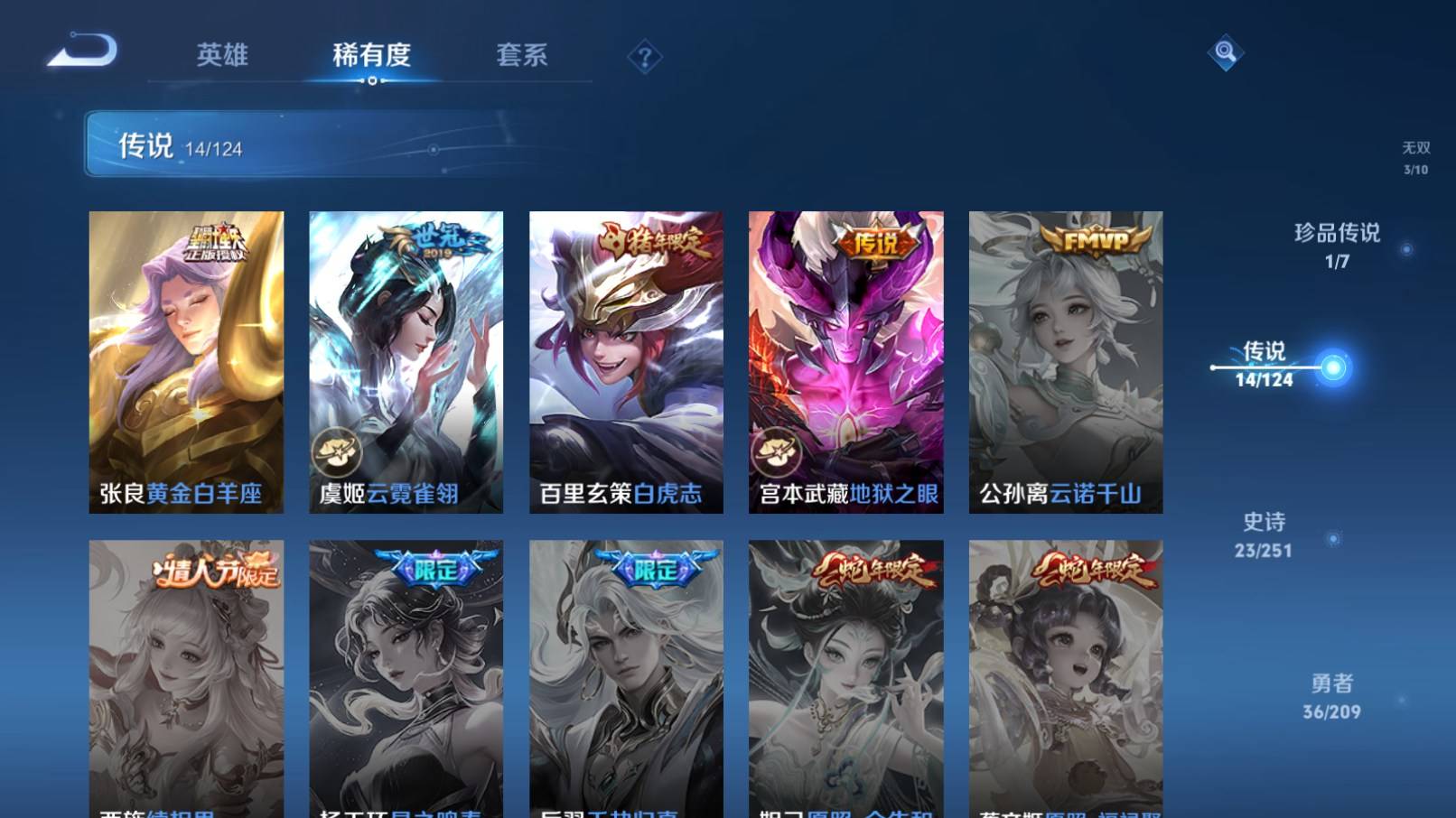The height and width of the screenshot is (818, 1456).
Task: Click the blue indicator dot beside 传说
Action: (x=1331, y=367)
